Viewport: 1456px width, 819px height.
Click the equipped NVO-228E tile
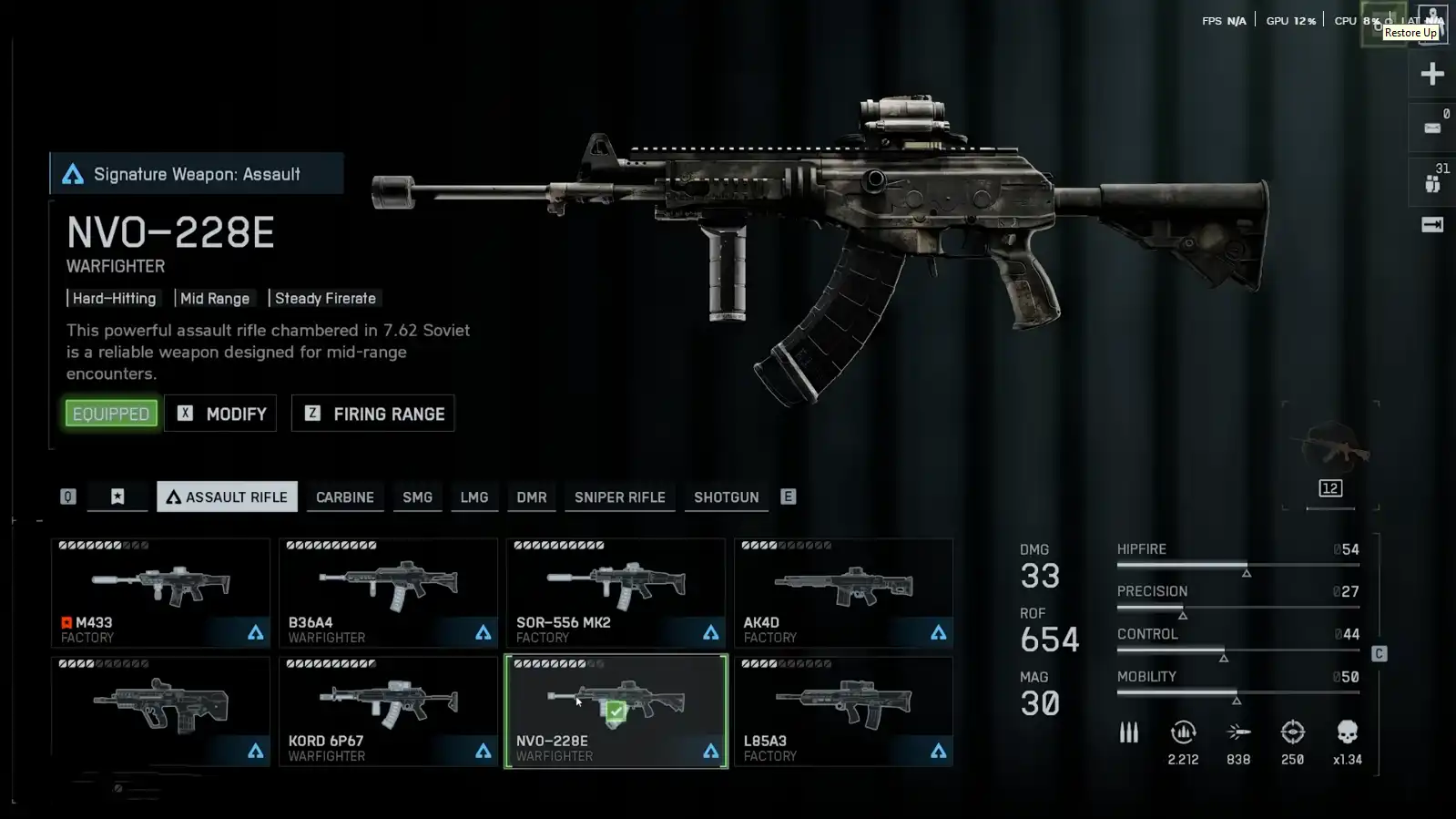point(616,711)
